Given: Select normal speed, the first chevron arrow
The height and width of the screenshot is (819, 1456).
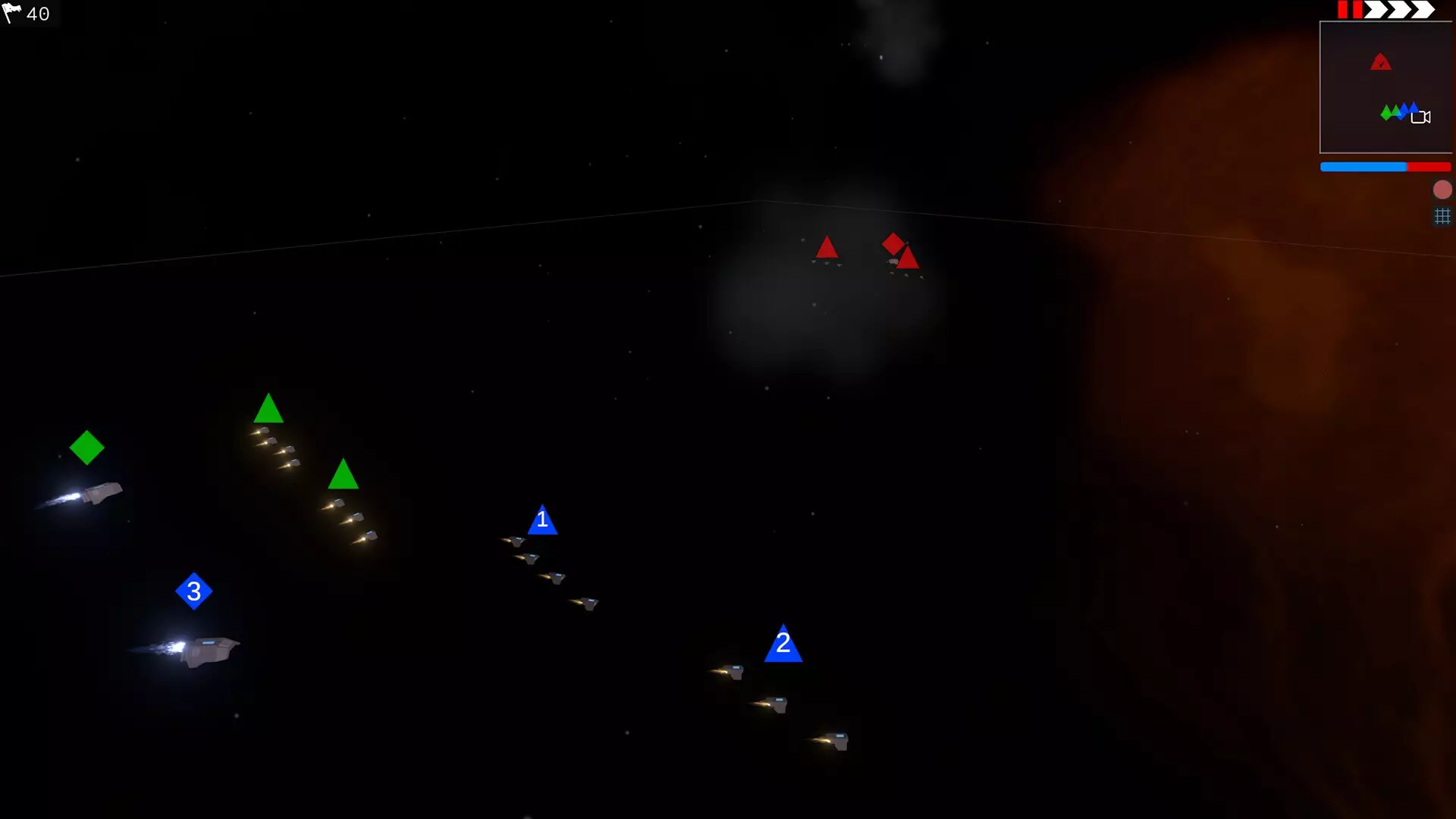Looking at the screenshot, I should point(1376,10).
